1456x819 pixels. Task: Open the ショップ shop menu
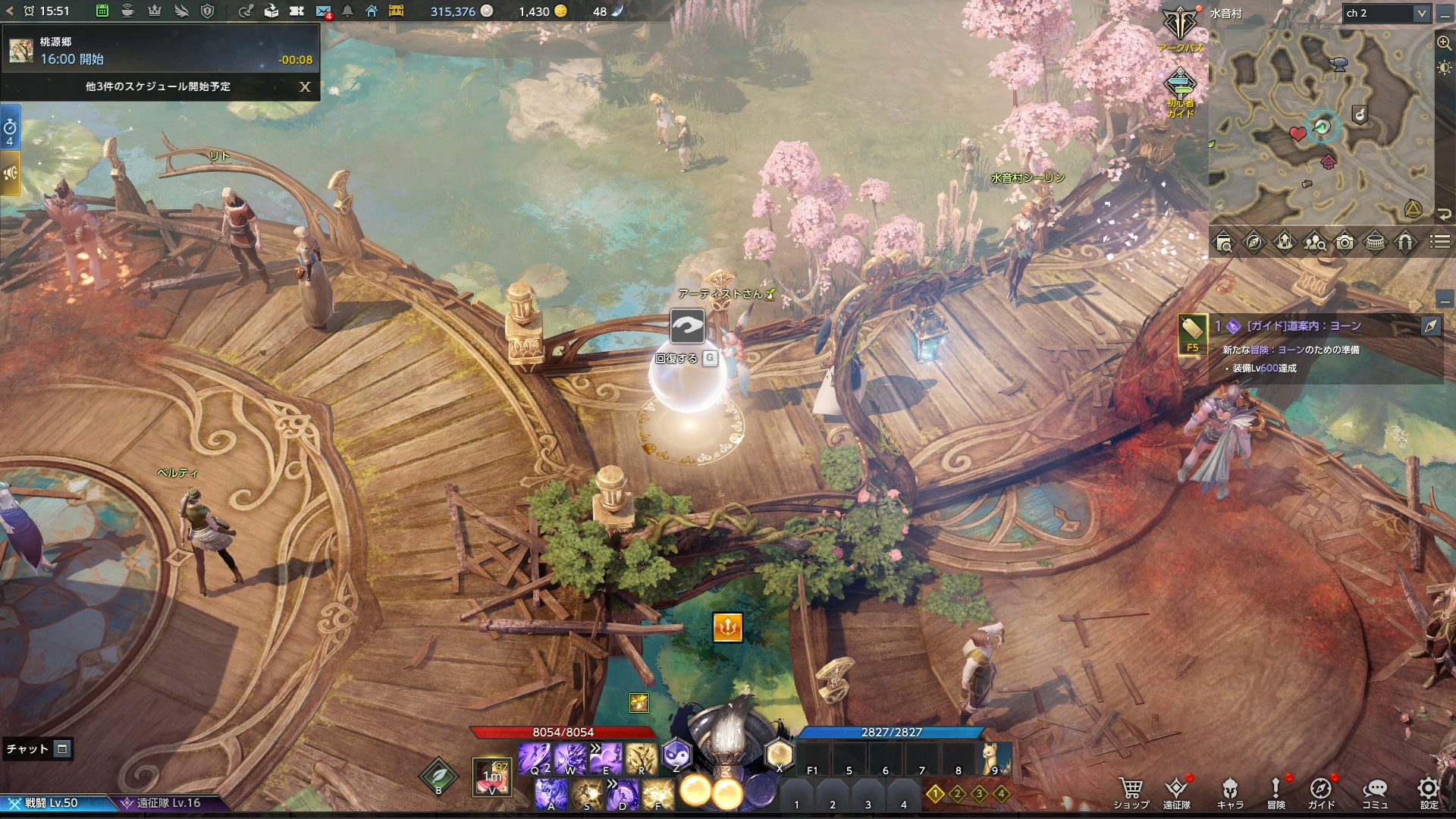tap(1131, 793)
